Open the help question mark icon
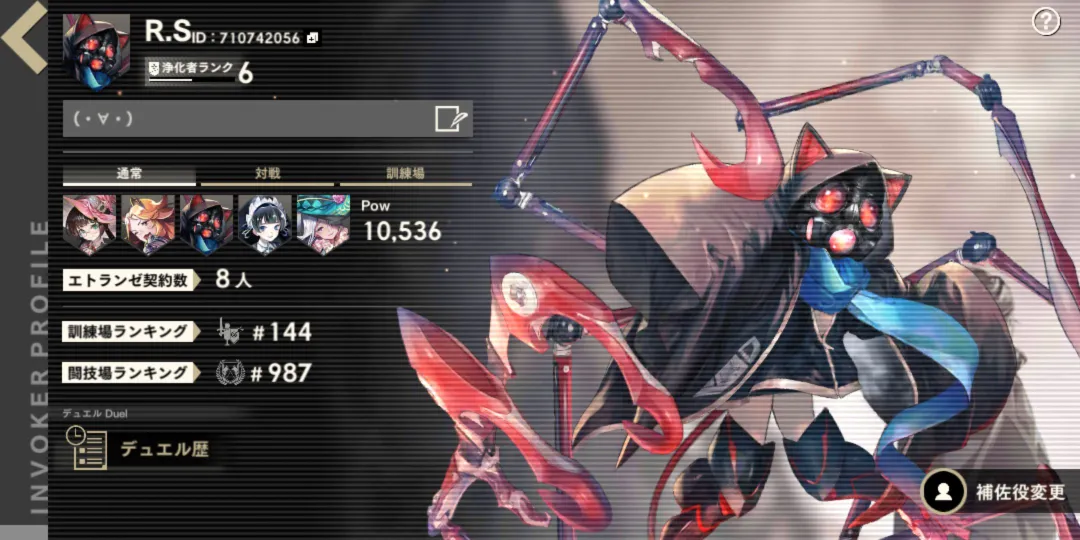This screenshot has height=540, width=1080. (1045, 21)
